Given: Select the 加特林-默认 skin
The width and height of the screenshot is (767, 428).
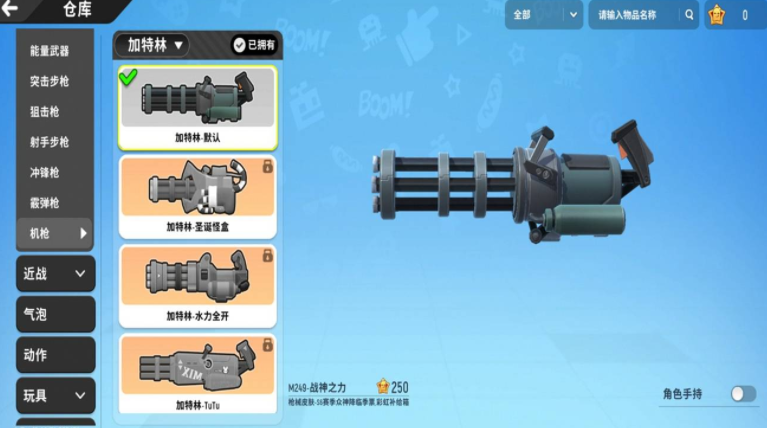Looking at the screenshot, I should [x=197, y=106].
